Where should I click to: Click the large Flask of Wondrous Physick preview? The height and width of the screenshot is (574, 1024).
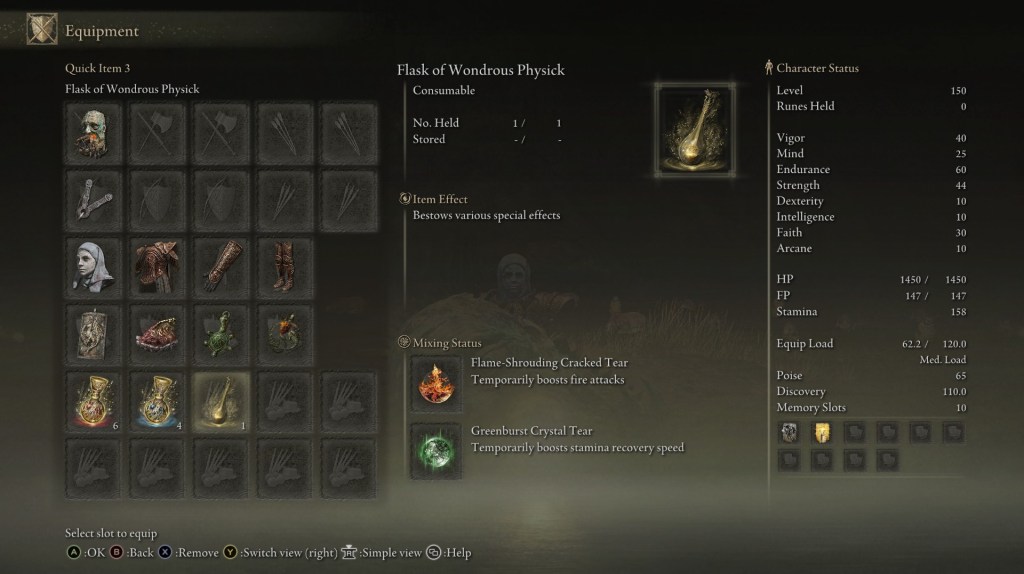[x=695, y=129]
